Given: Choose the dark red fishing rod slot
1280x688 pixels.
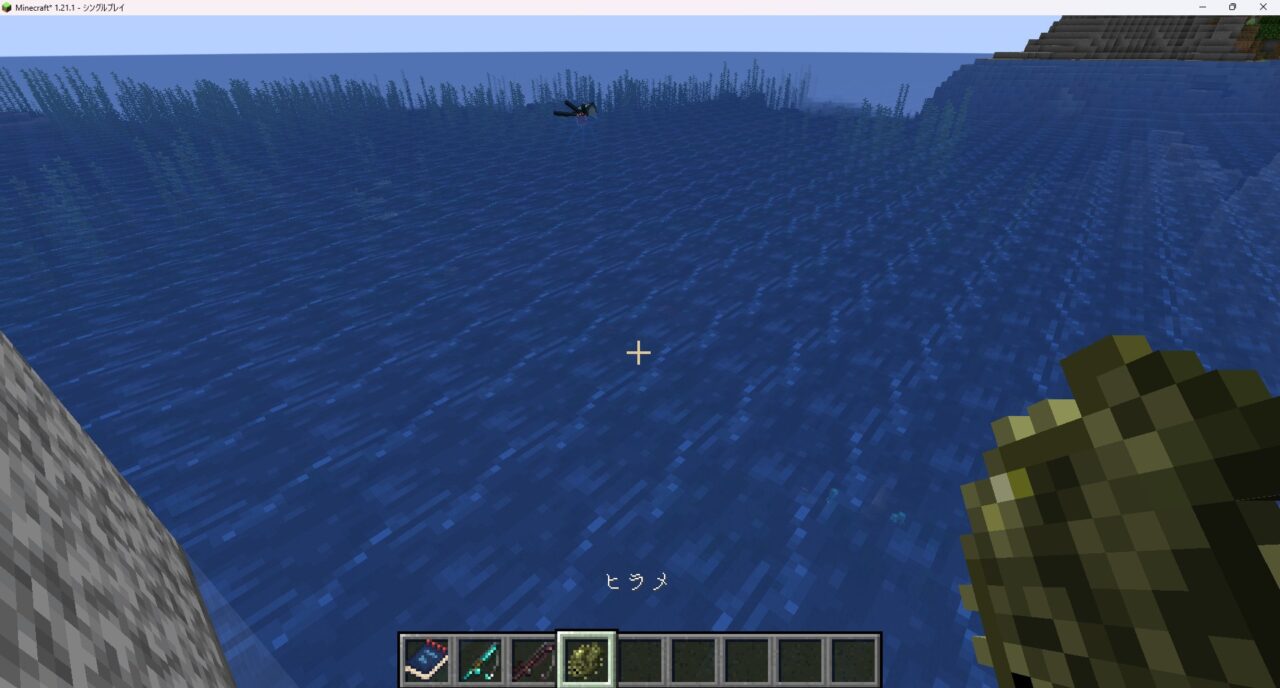Looking at the screenshot, I should tap(532, 660).
